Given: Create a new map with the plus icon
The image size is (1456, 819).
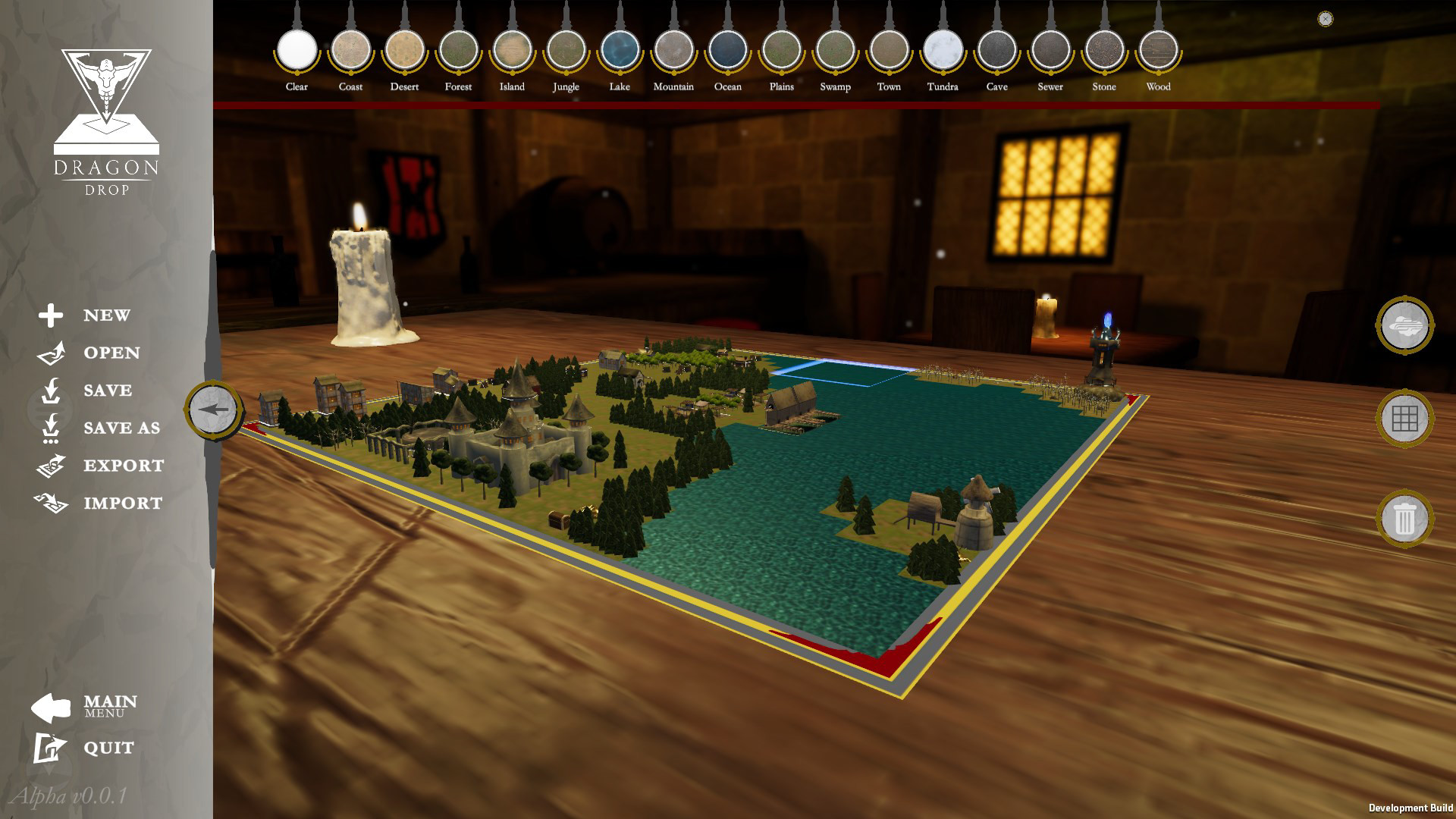Looking at the screenshot, I should tap(51, 315).
